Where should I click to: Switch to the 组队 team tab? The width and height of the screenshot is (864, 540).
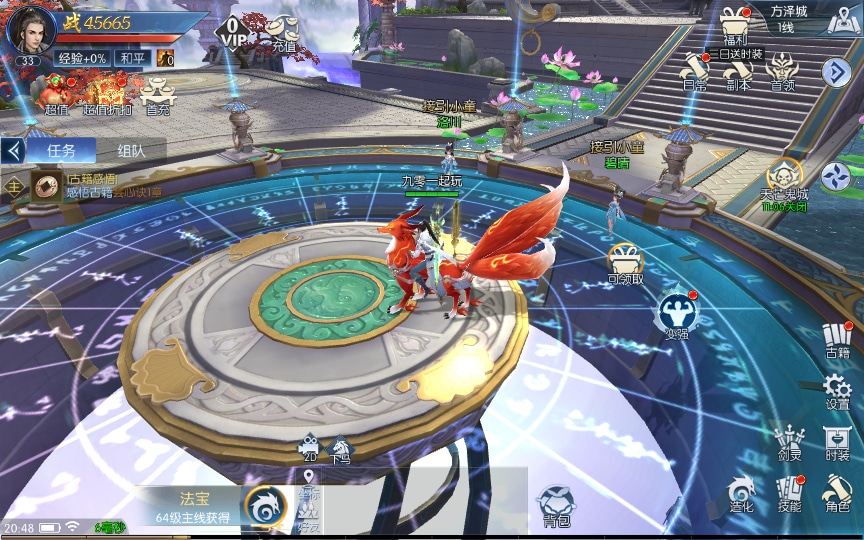coord(131,151)
